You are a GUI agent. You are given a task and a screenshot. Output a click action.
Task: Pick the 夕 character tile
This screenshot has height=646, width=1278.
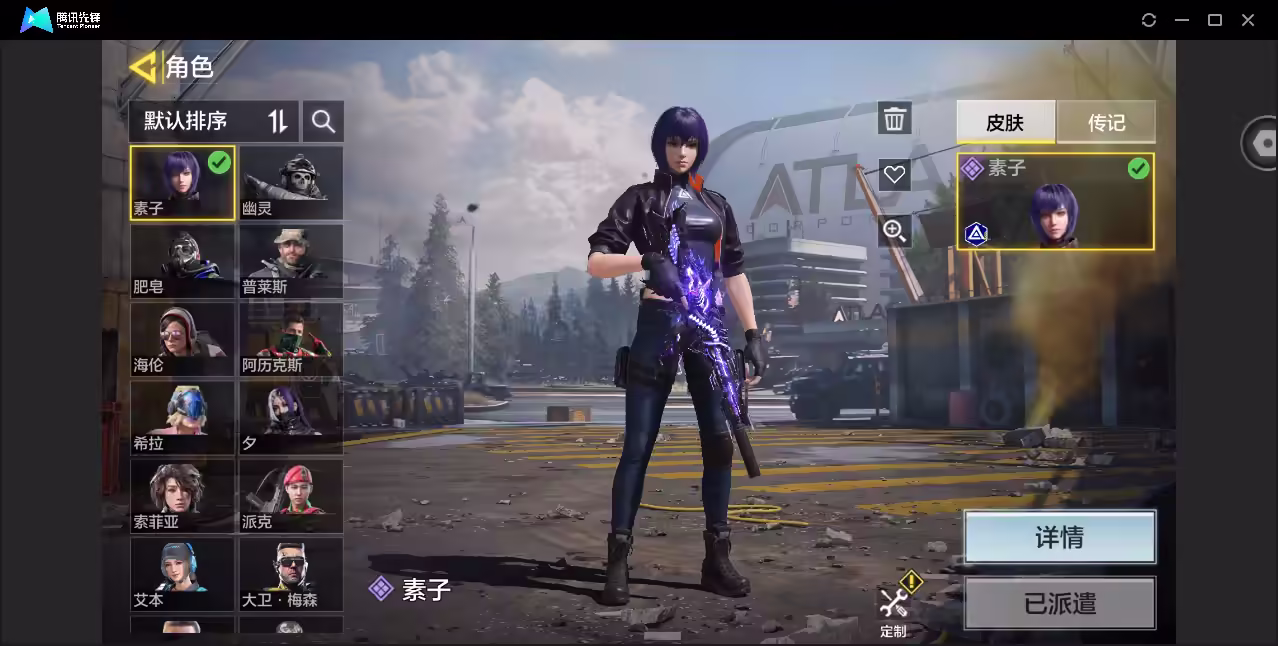pyautogui.click(x=291, y=417)
